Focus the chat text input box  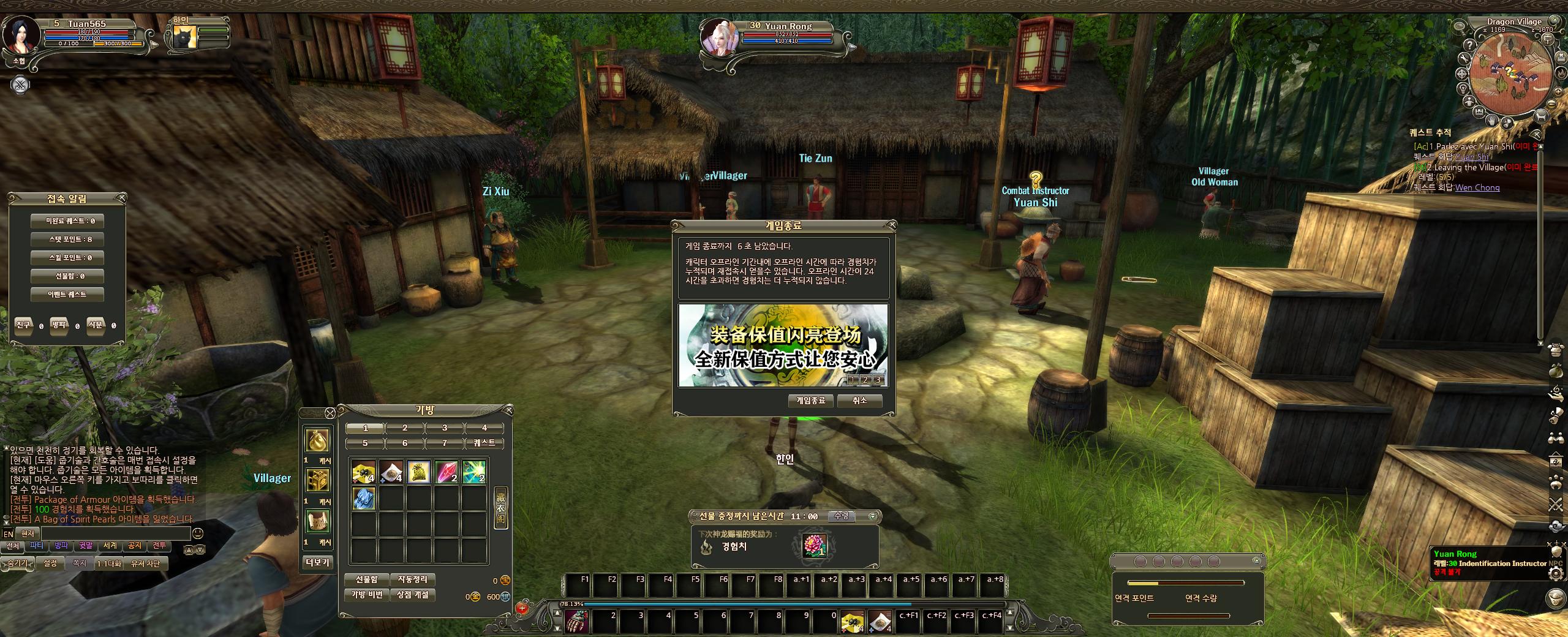click(123, 534)
